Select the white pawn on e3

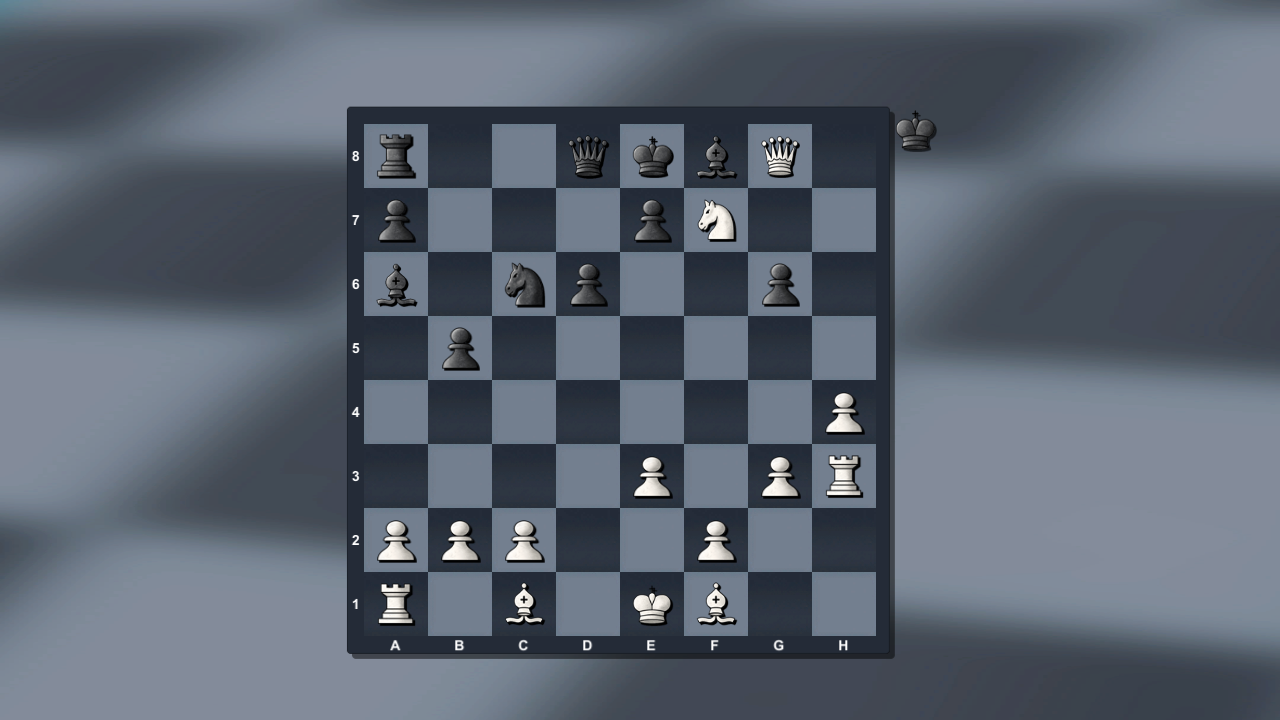coord(652,475)
